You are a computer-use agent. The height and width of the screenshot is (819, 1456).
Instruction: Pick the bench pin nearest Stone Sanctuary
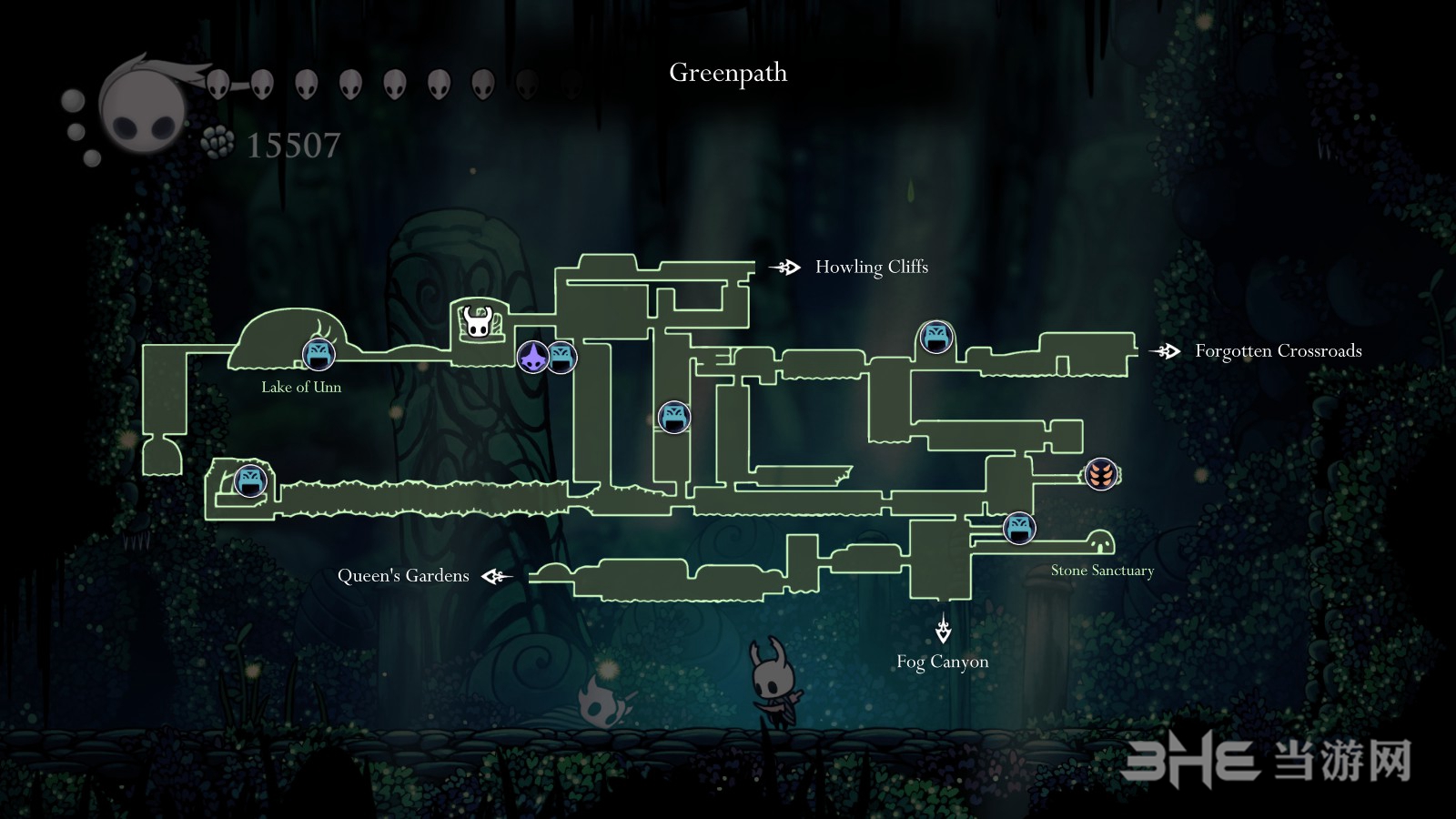[1019, 528]
